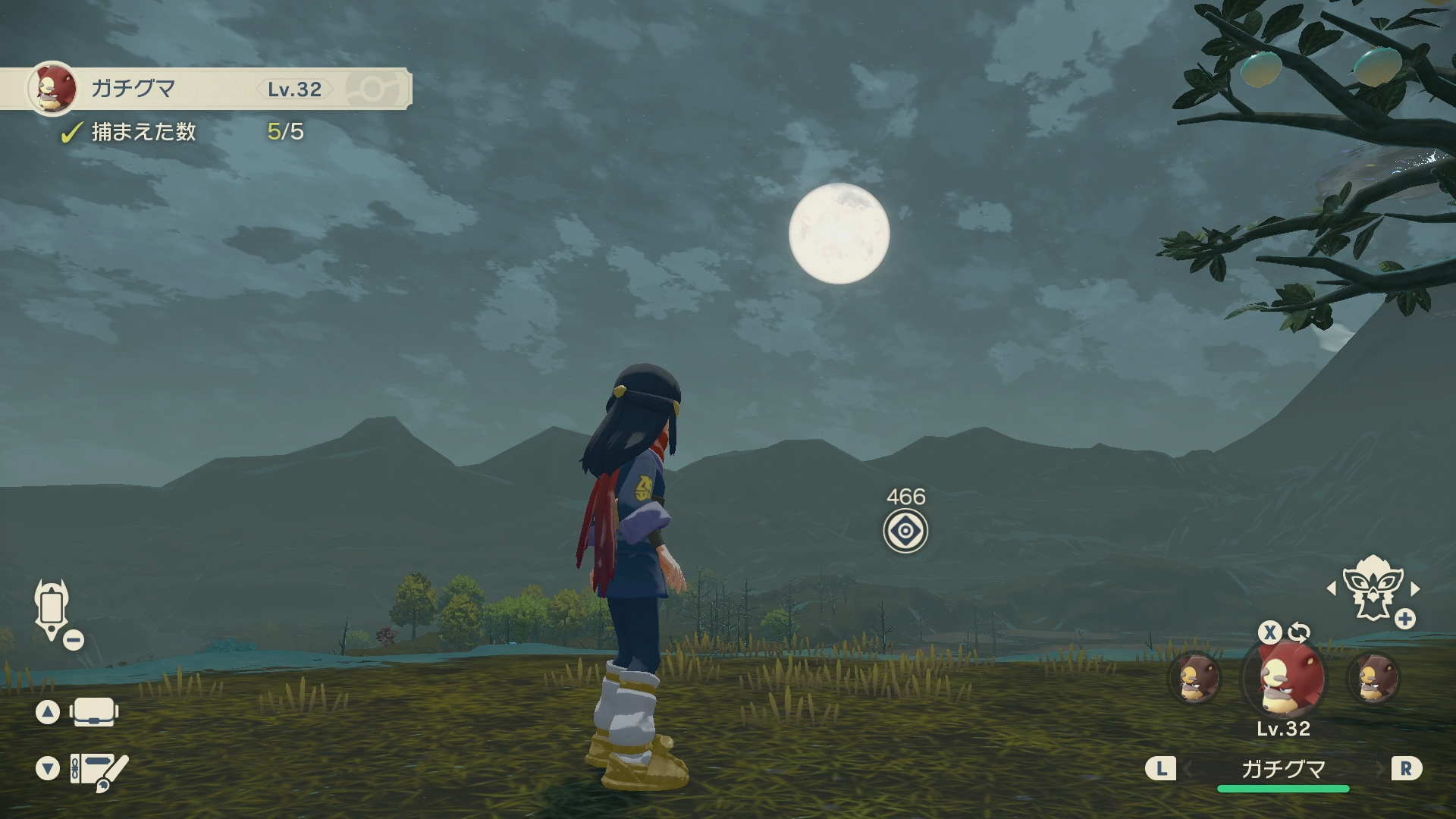1456x819 pixels.
Task: Select the 捕まえた数 5/5 task row
Action: pyautogui.click(x=182, y=132)
